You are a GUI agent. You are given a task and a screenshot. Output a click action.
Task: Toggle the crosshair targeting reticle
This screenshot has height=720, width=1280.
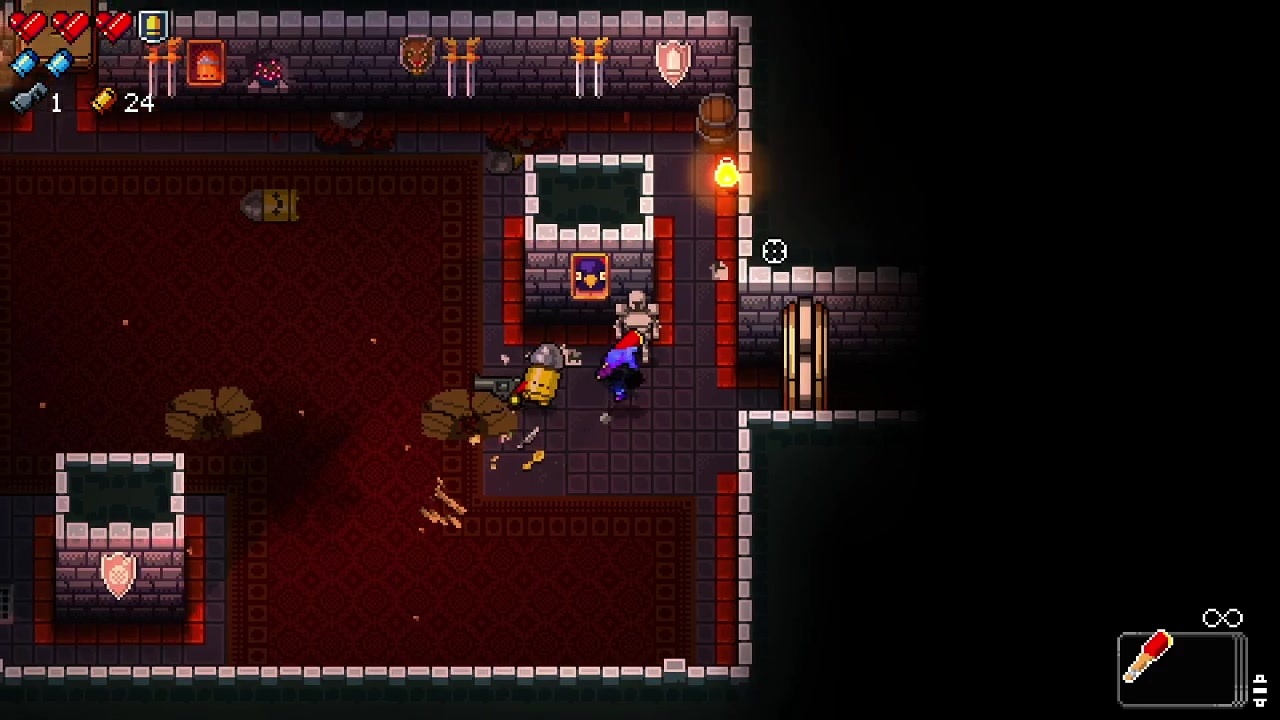(775, 252)
